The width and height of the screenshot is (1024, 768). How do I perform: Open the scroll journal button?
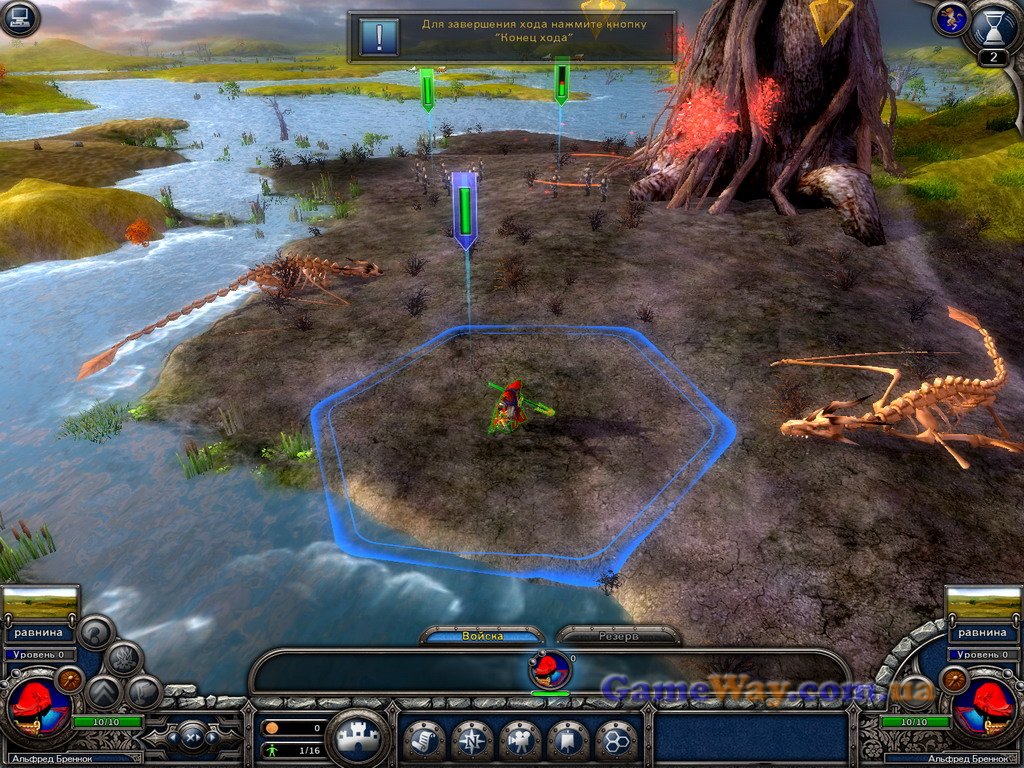click(424, 740)
